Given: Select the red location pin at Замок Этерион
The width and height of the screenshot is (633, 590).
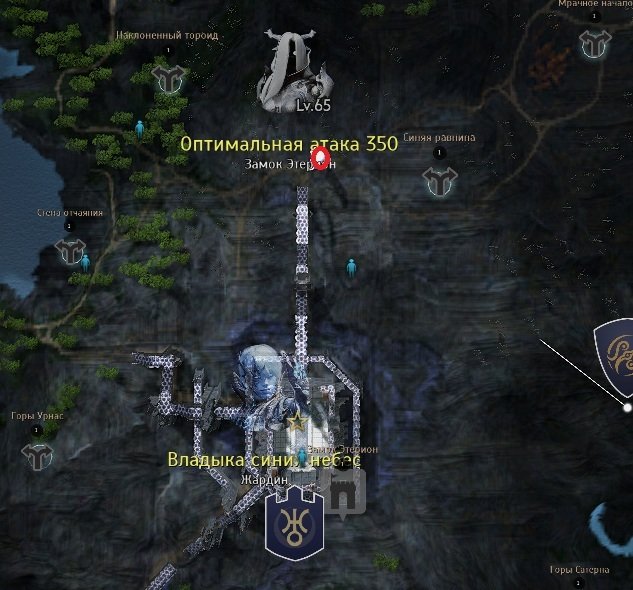Looking at the screenshot, I should pos(320,159).
